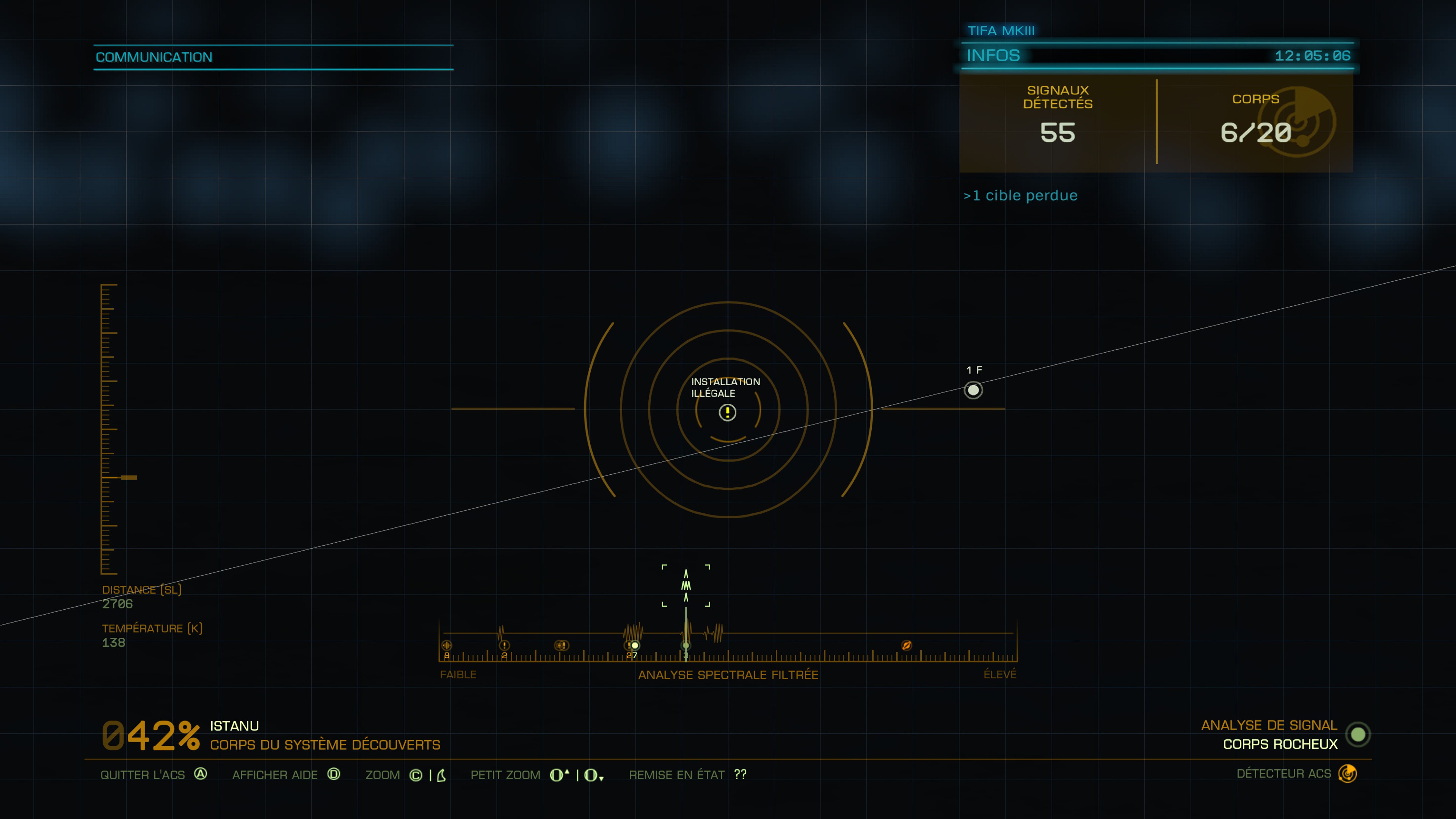Target the 1 F body marker

[973, 390]
